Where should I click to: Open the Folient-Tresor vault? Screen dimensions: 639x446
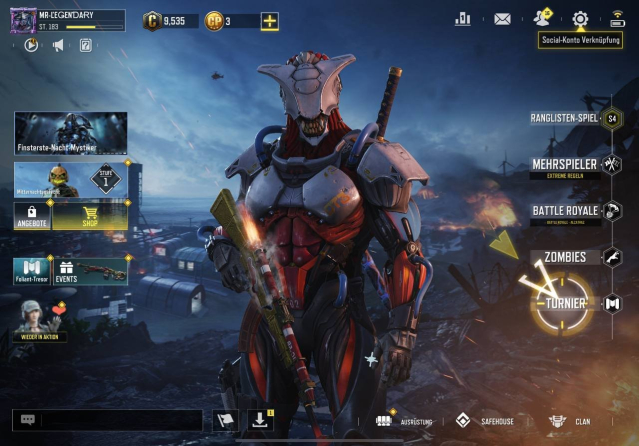tap(33, 271)
